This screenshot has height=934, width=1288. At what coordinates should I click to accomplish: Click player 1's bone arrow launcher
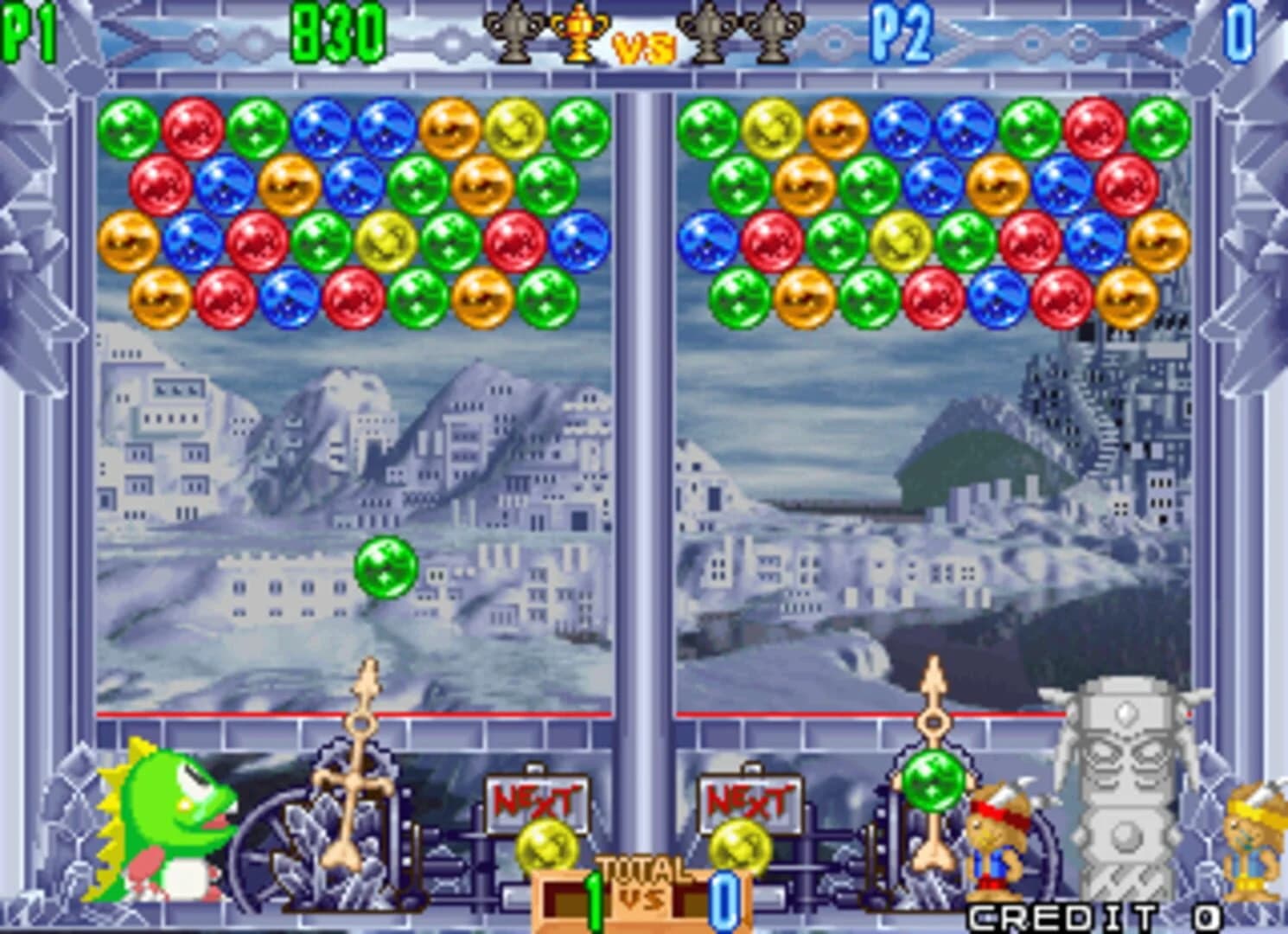tap(361, 761)
